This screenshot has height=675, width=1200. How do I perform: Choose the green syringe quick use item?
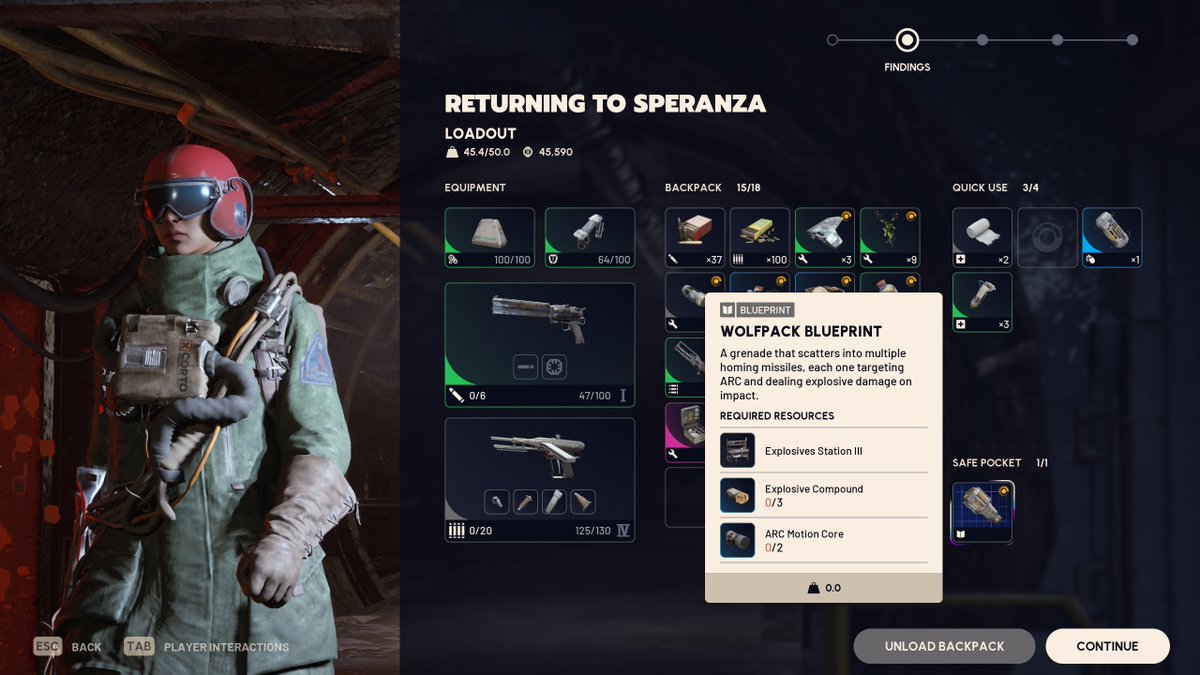tap(982, 302)
